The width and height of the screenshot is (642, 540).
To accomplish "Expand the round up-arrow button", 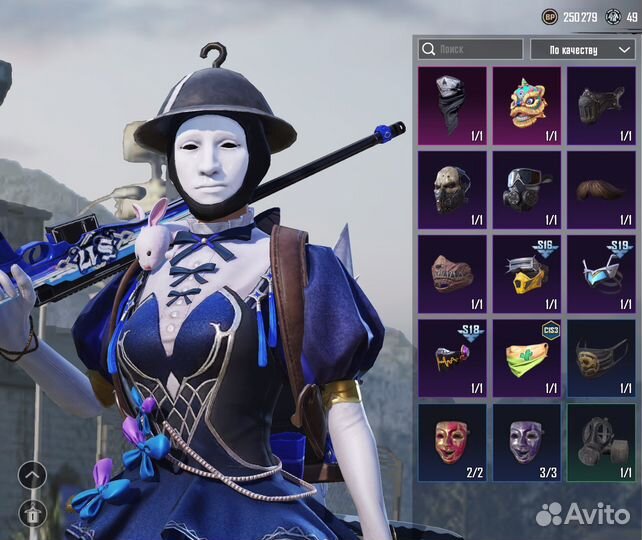I will click(x=31, y=476).
